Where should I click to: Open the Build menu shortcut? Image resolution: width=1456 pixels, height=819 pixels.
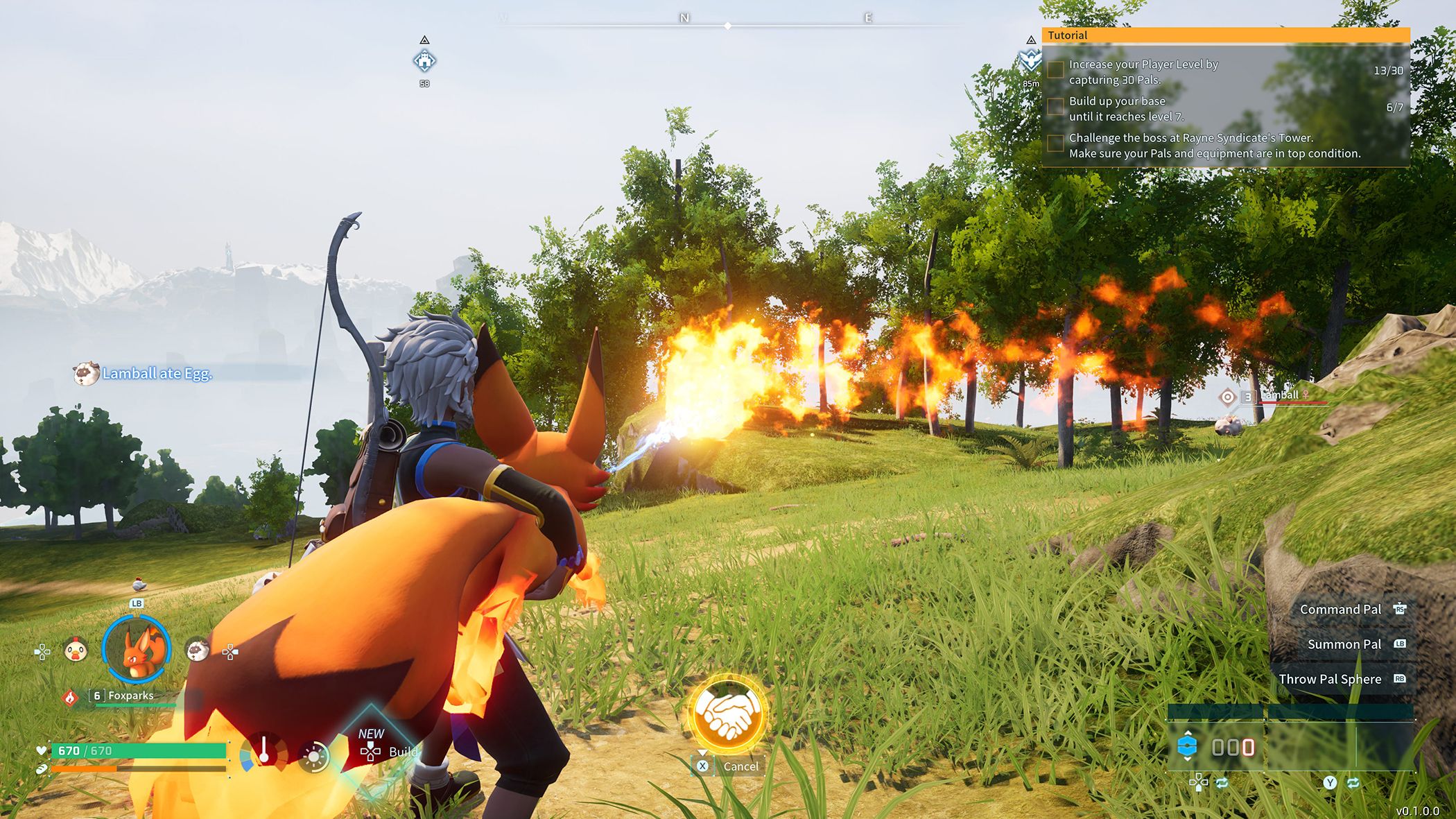[x=388, y=751]
